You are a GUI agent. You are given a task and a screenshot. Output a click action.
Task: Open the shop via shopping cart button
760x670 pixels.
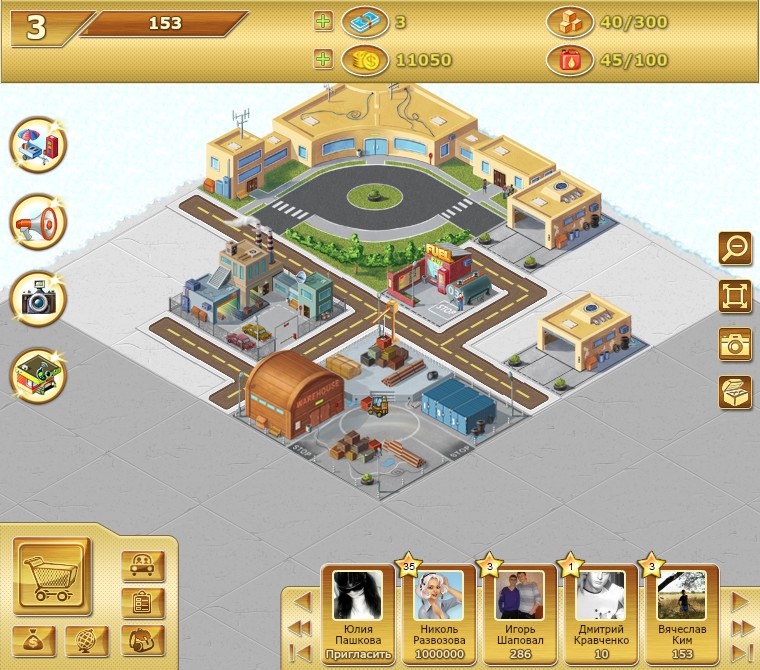(x=51, y=576)
